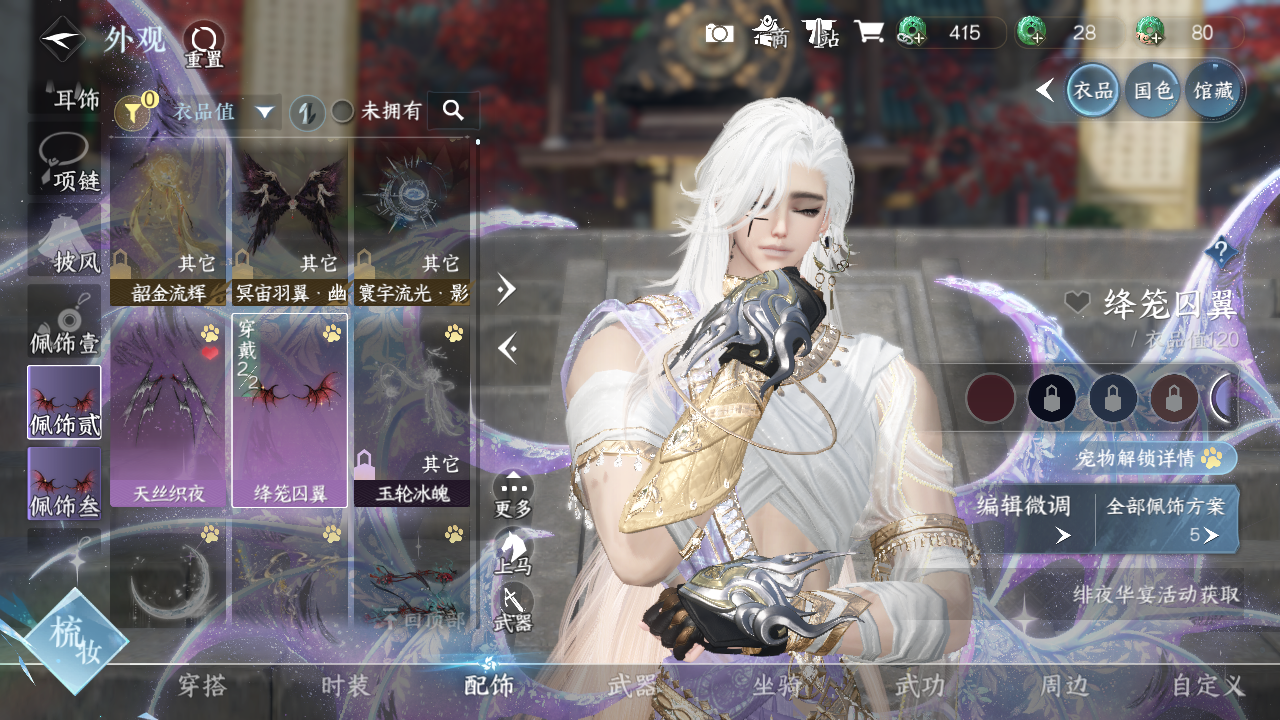Choose the 冥宙羽翼·幽 wings thumbnail
This screenshot has width=1280, height=720.
click(290, 221)
